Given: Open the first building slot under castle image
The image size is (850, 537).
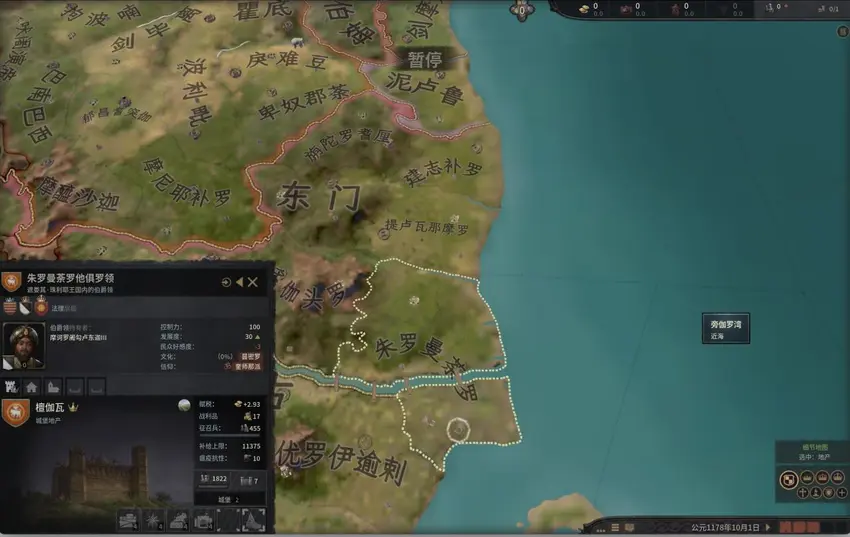Looking at the screenshot, I should point(128,519).
